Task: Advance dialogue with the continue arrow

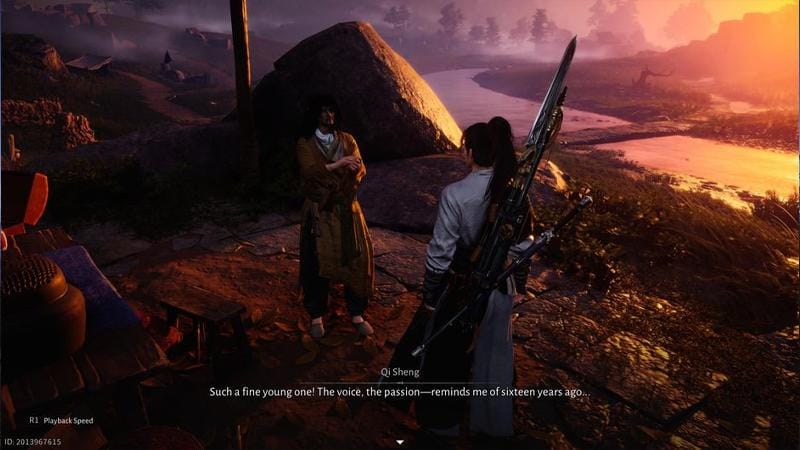Action: [400, 441]
